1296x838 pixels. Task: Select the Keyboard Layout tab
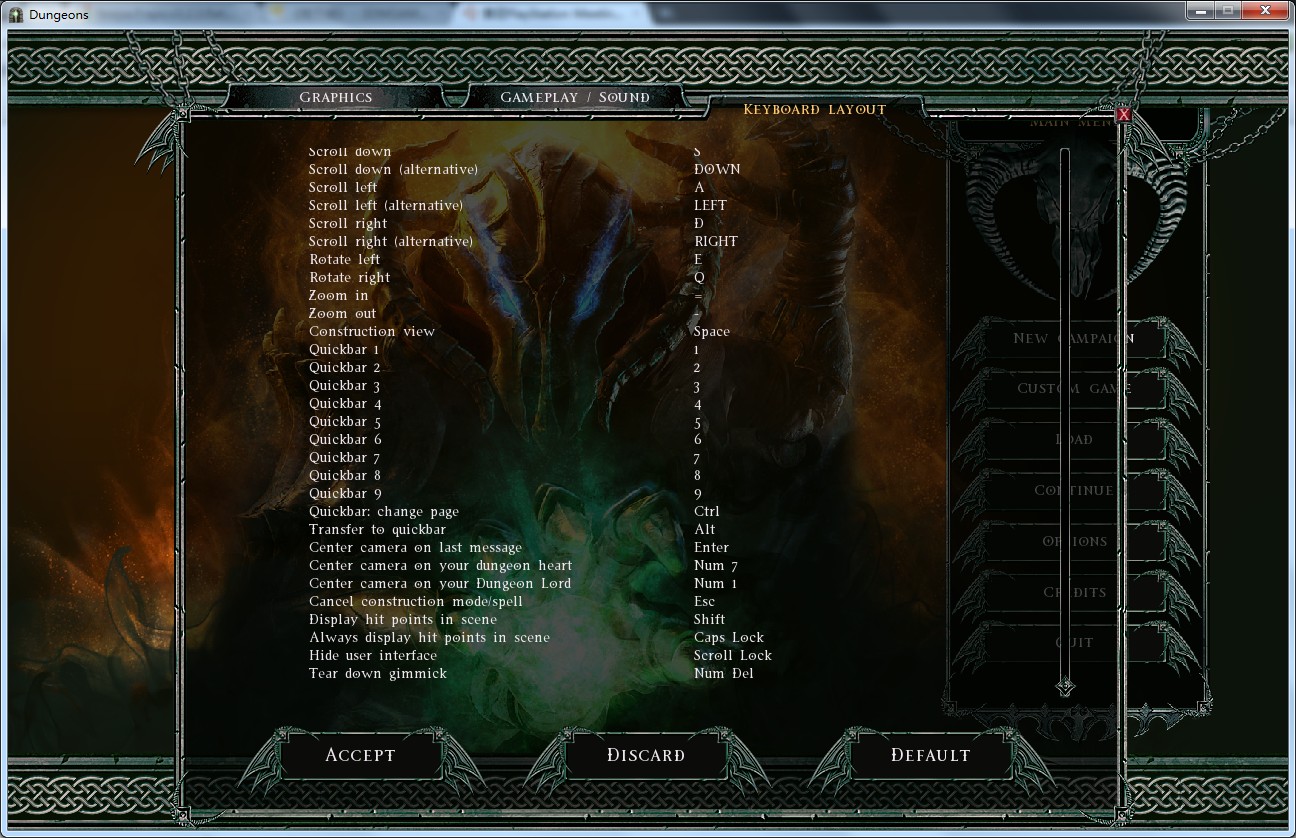click(814, 109)
